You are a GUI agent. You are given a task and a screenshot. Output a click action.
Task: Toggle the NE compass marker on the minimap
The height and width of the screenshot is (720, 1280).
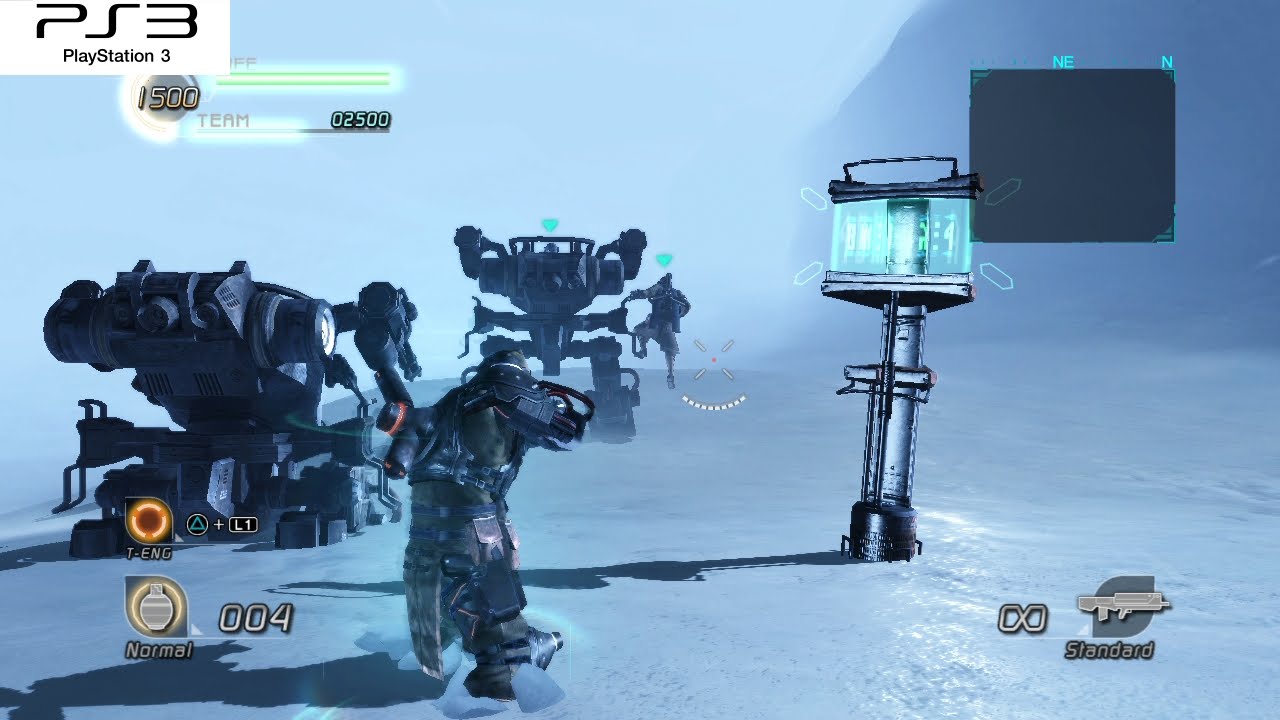1062,62
